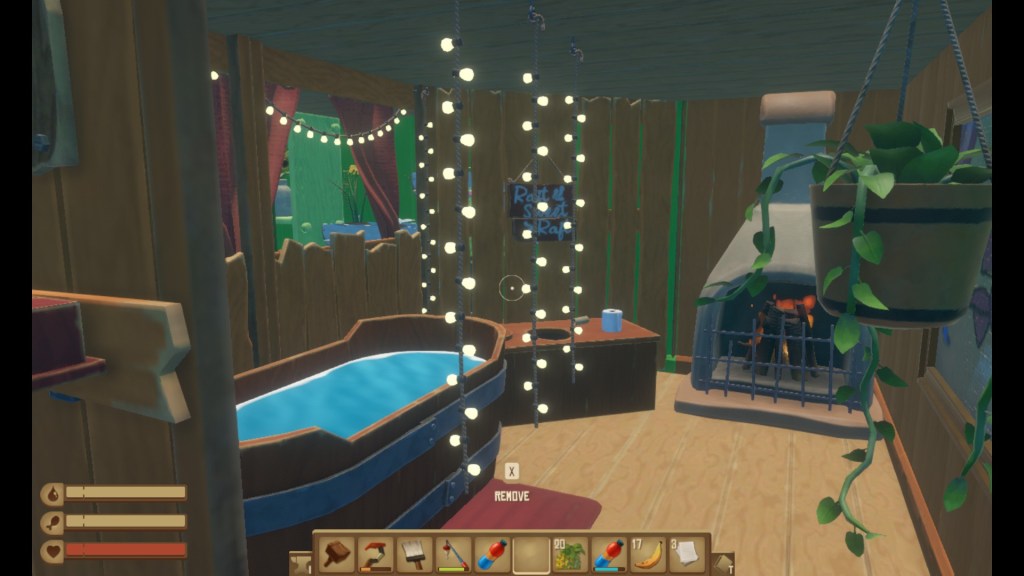
Task: Choose the stack of 3 paper sheets
Action: [687, 554]
